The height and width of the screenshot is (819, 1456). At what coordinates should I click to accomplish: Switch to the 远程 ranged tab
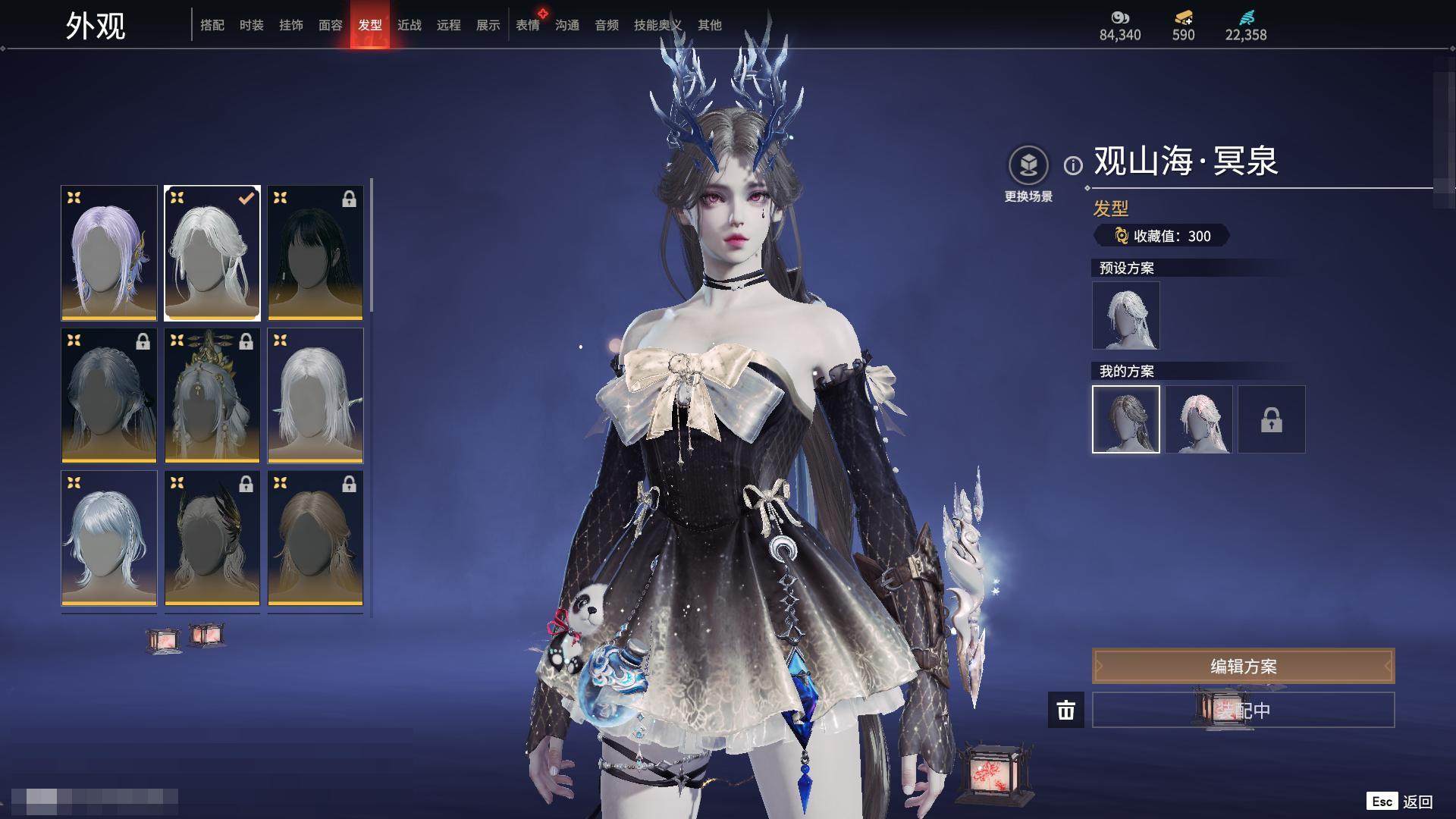click(x=449, y=26)
